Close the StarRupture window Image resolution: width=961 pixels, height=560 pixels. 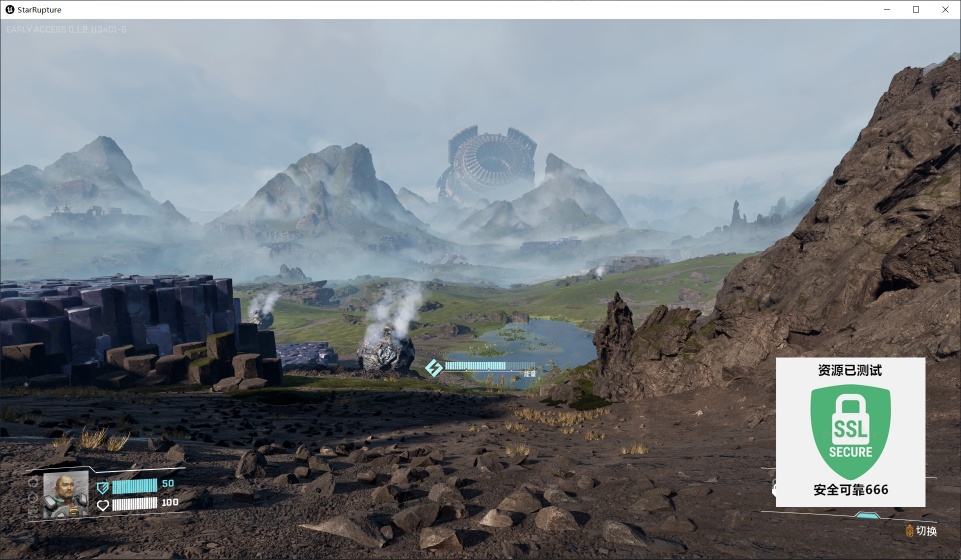(943, 9)
